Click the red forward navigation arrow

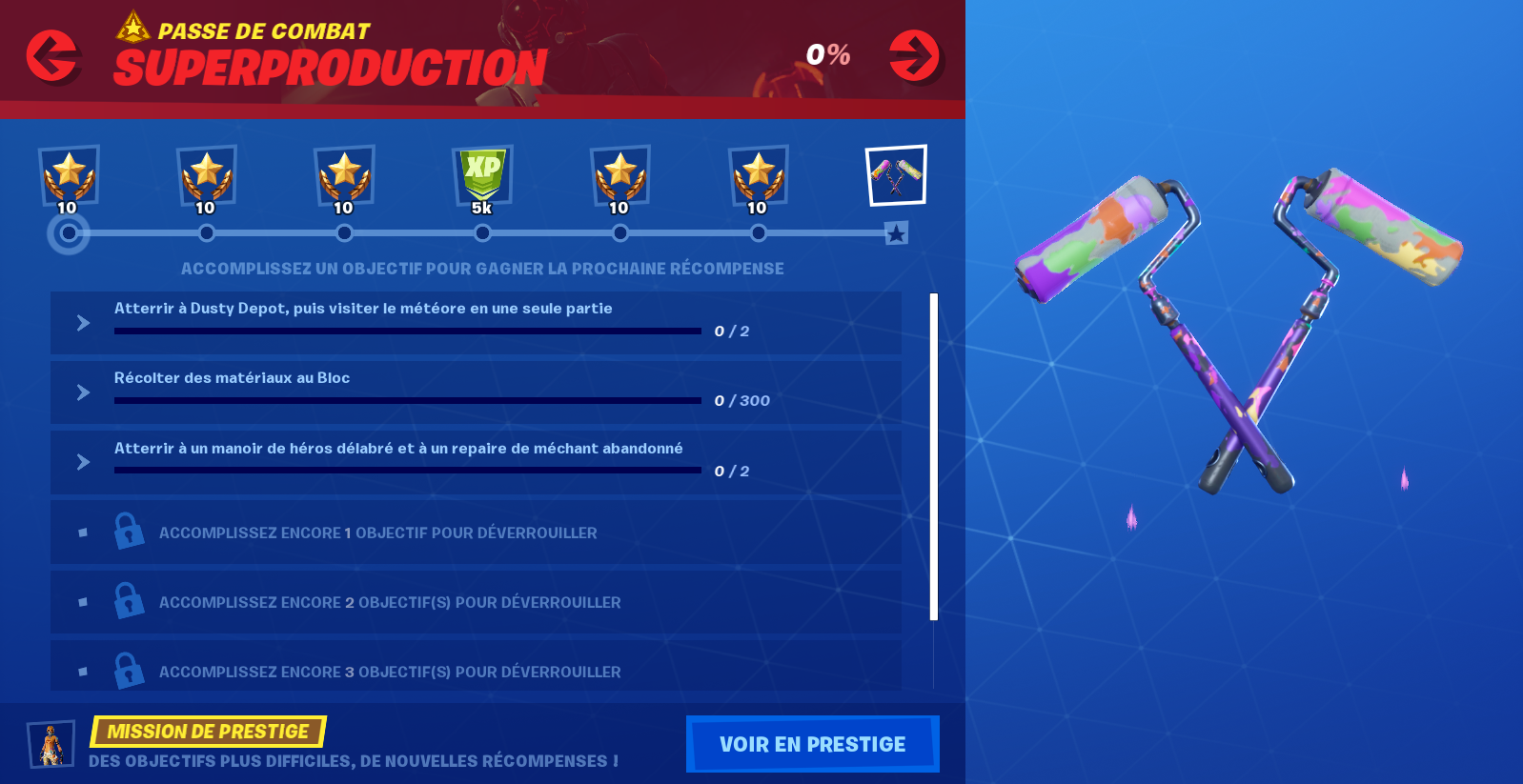tap(912, 55)
